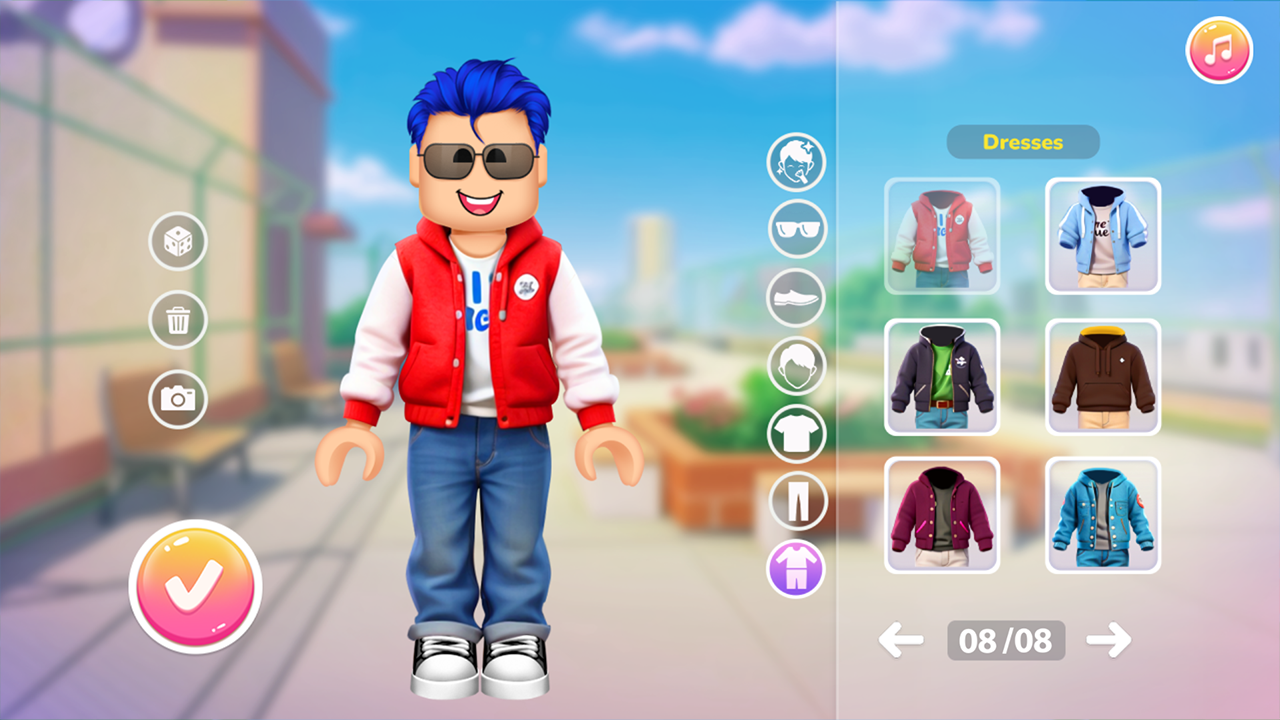Select the purple dresses category icon

click(x=797, y=569)
